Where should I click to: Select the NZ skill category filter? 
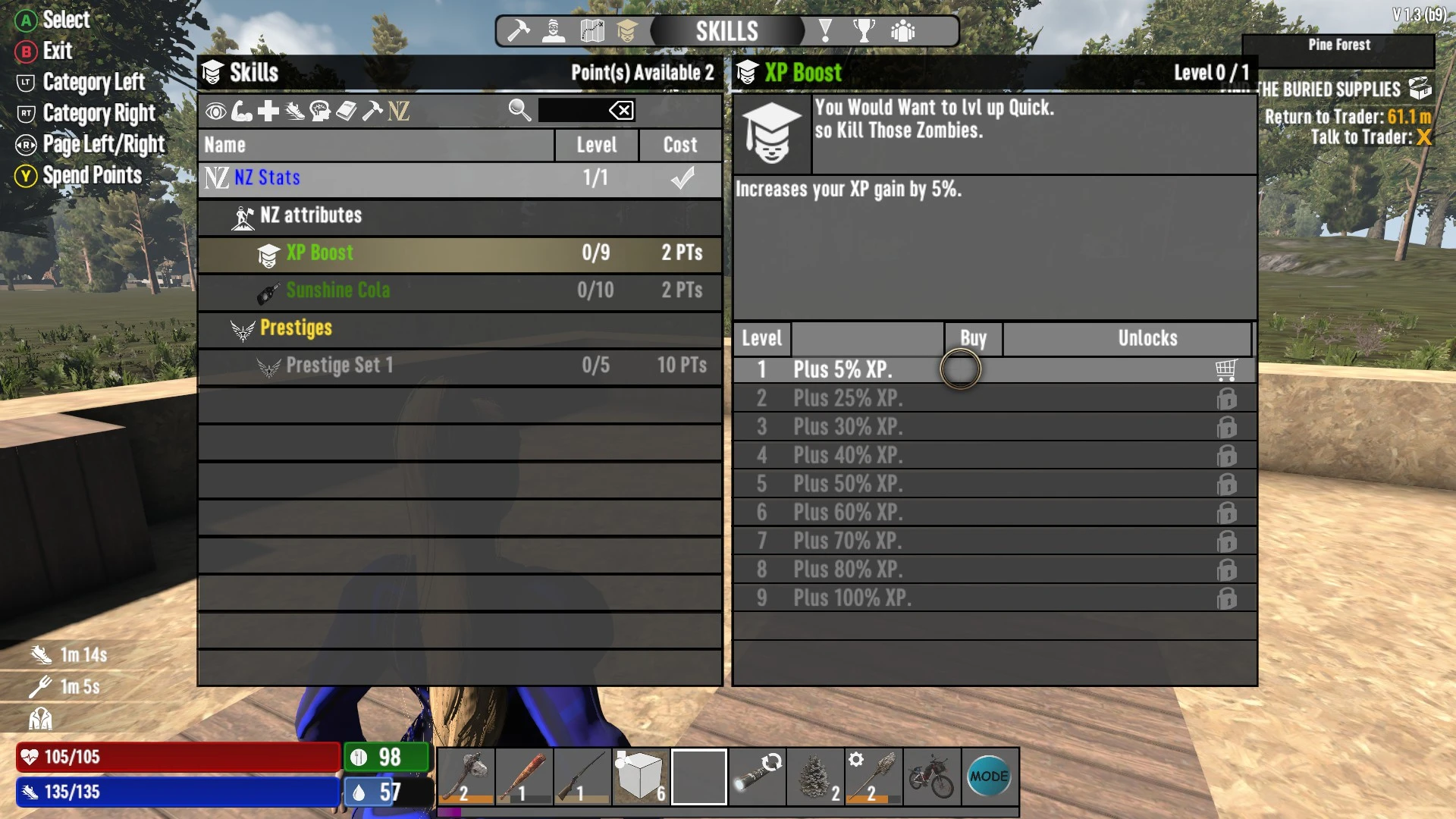tap(397, 111)
